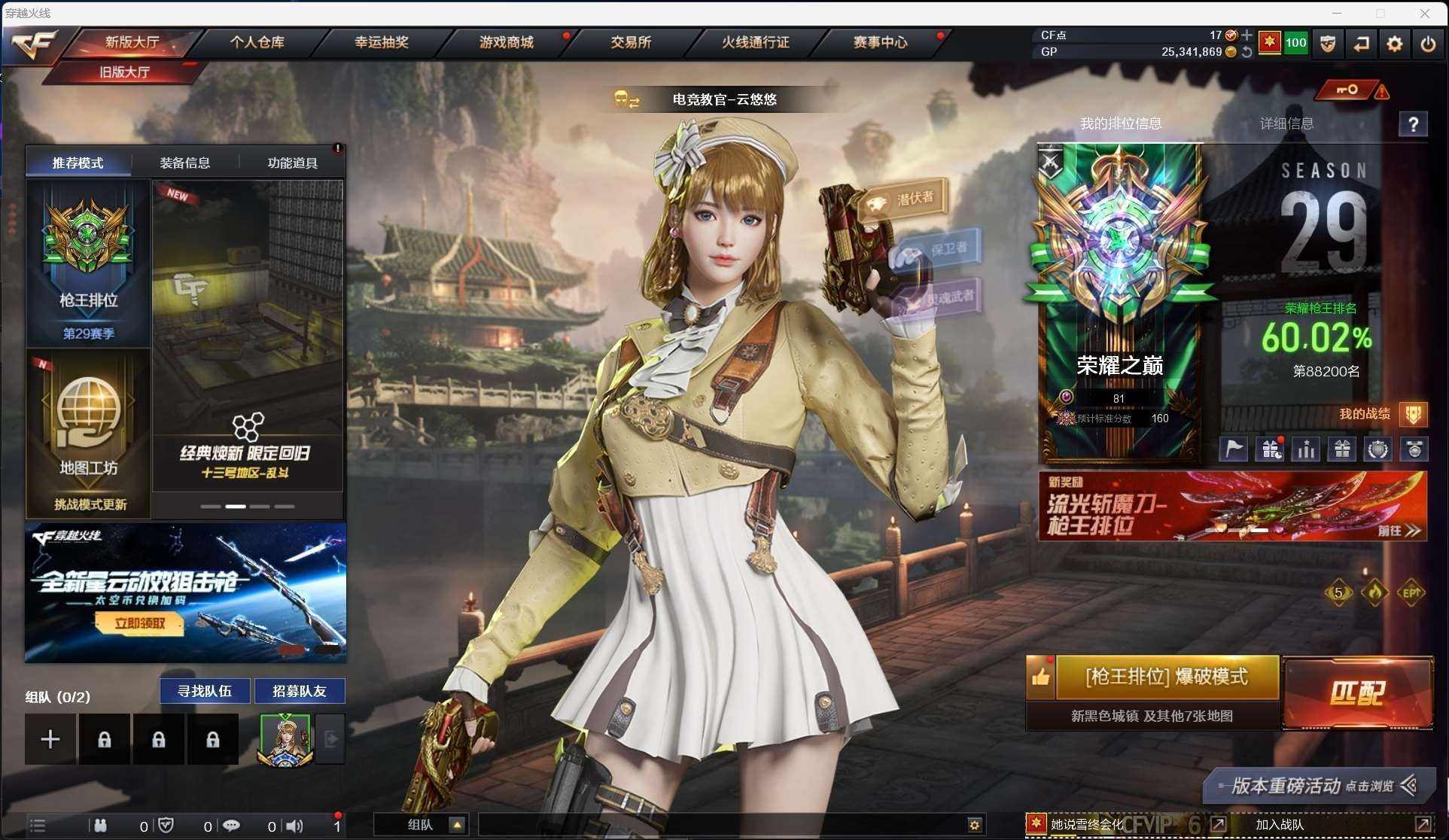The image size is (1449, 840).
Task: Open settings with the gear icon
Action: coord(1394,44)
